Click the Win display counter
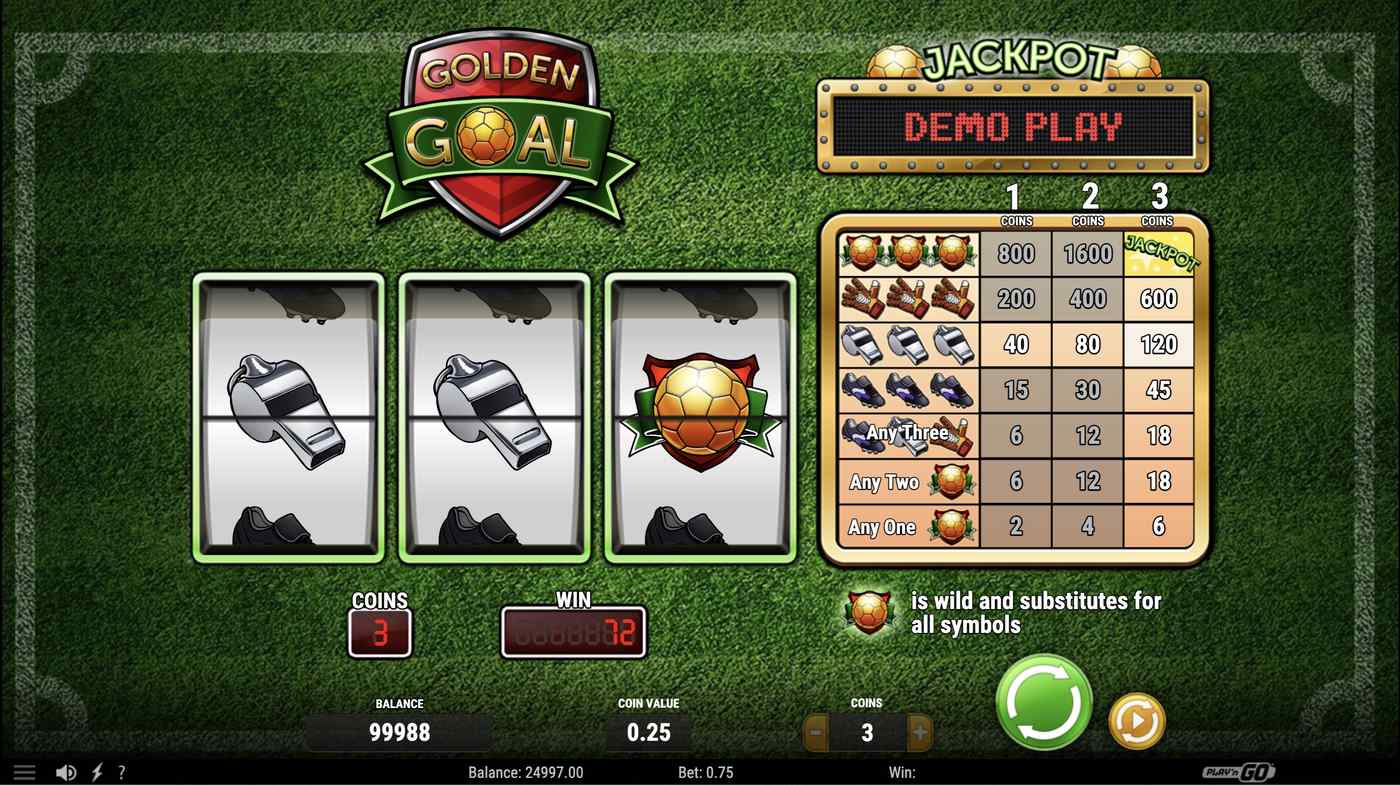This screenshot has width=1400, height=785. [x=574, y=632]
